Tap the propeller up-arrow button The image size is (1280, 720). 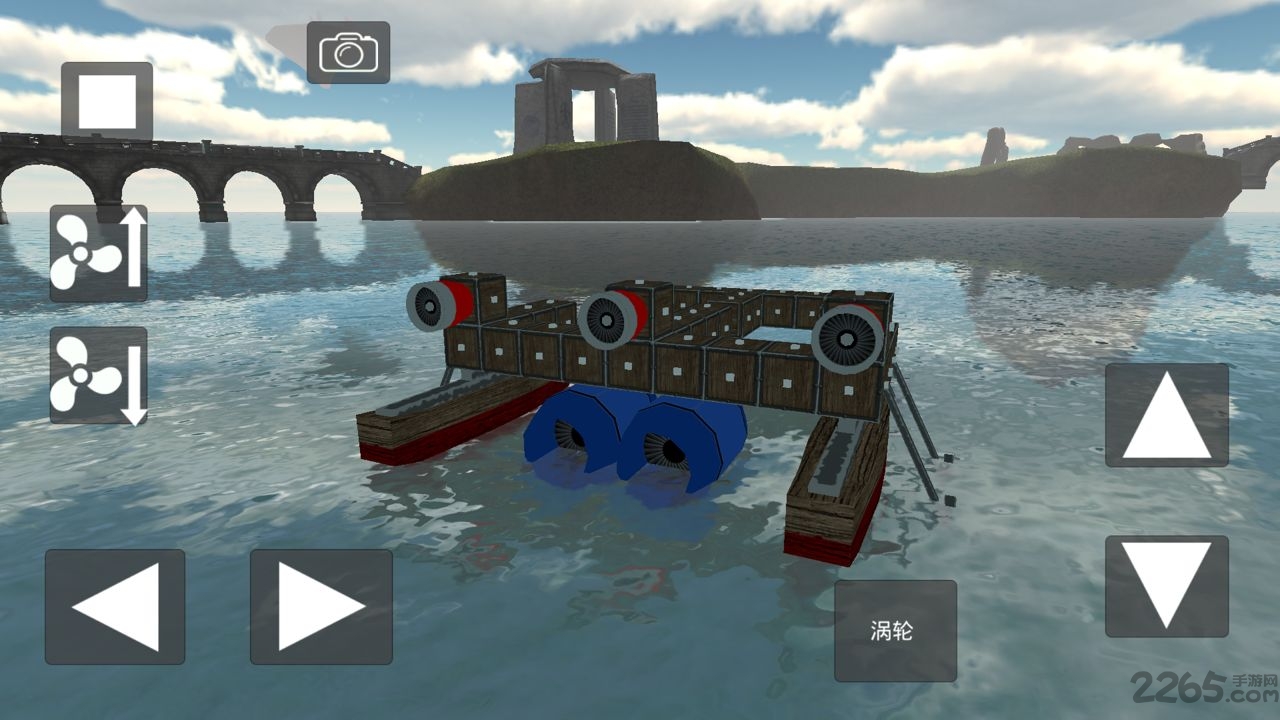tap(99, 254)
